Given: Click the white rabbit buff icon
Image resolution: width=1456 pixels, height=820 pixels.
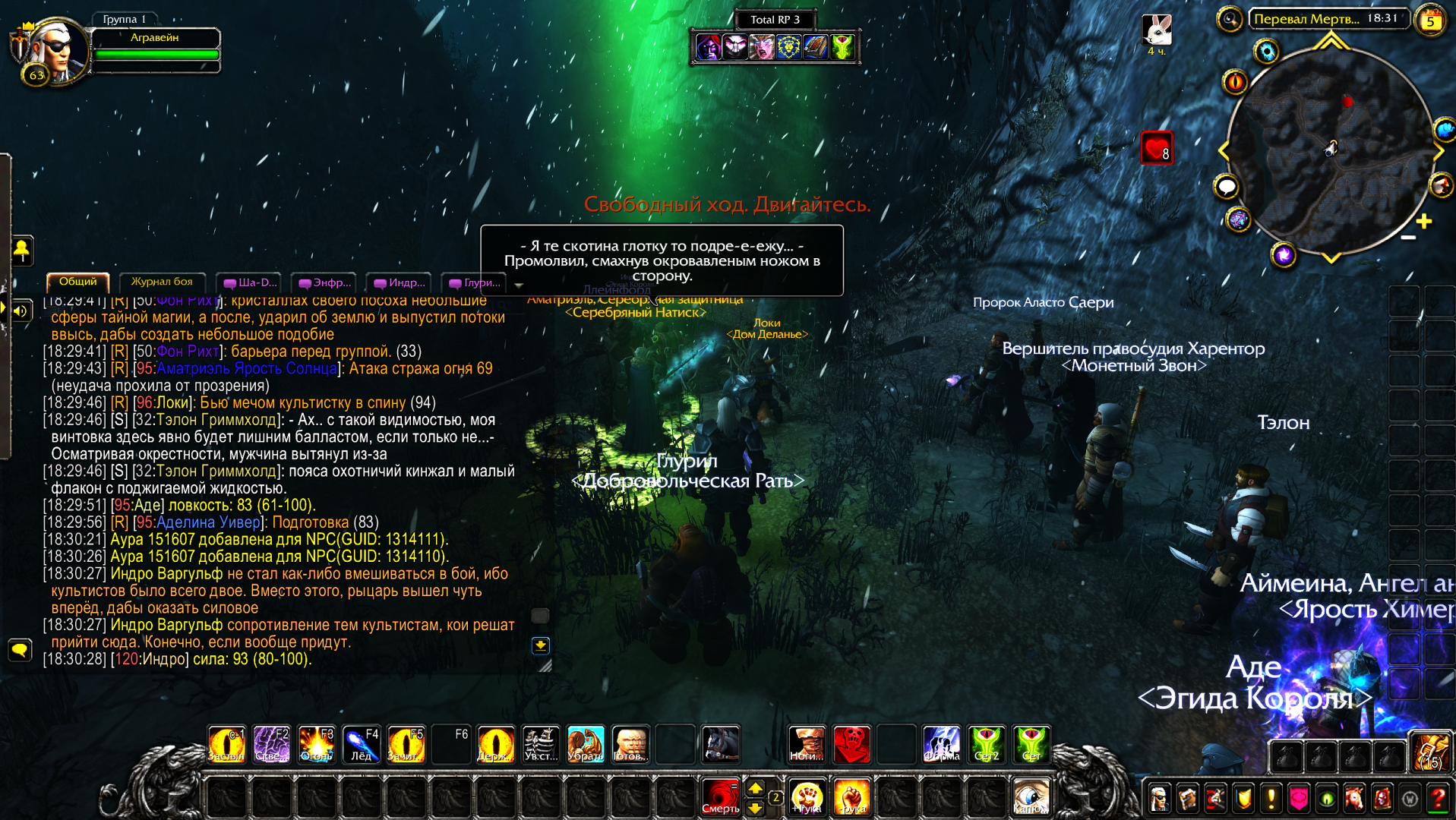Looking at the screenshot, I should (x=1156, y=30).
